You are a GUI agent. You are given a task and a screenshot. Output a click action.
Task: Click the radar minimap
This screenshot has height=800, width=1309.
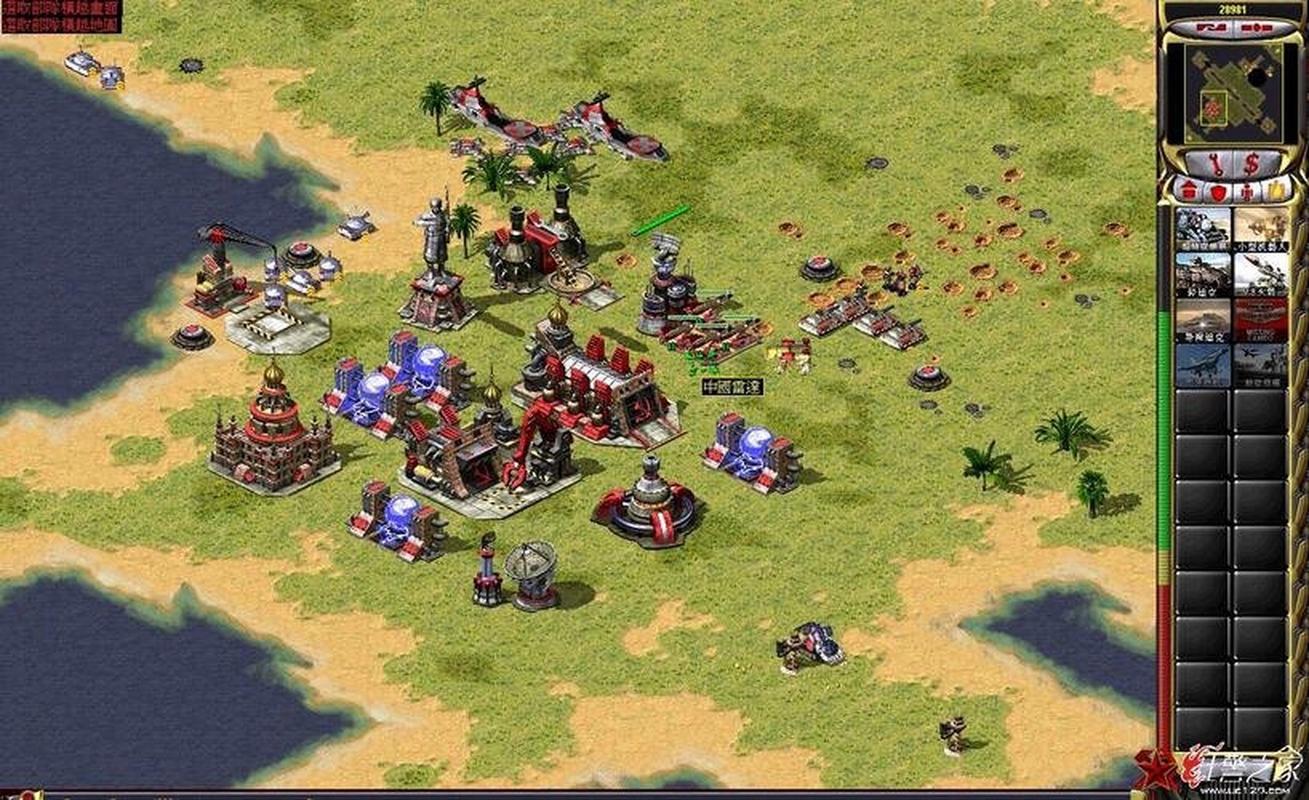[x=1231, y=92]
